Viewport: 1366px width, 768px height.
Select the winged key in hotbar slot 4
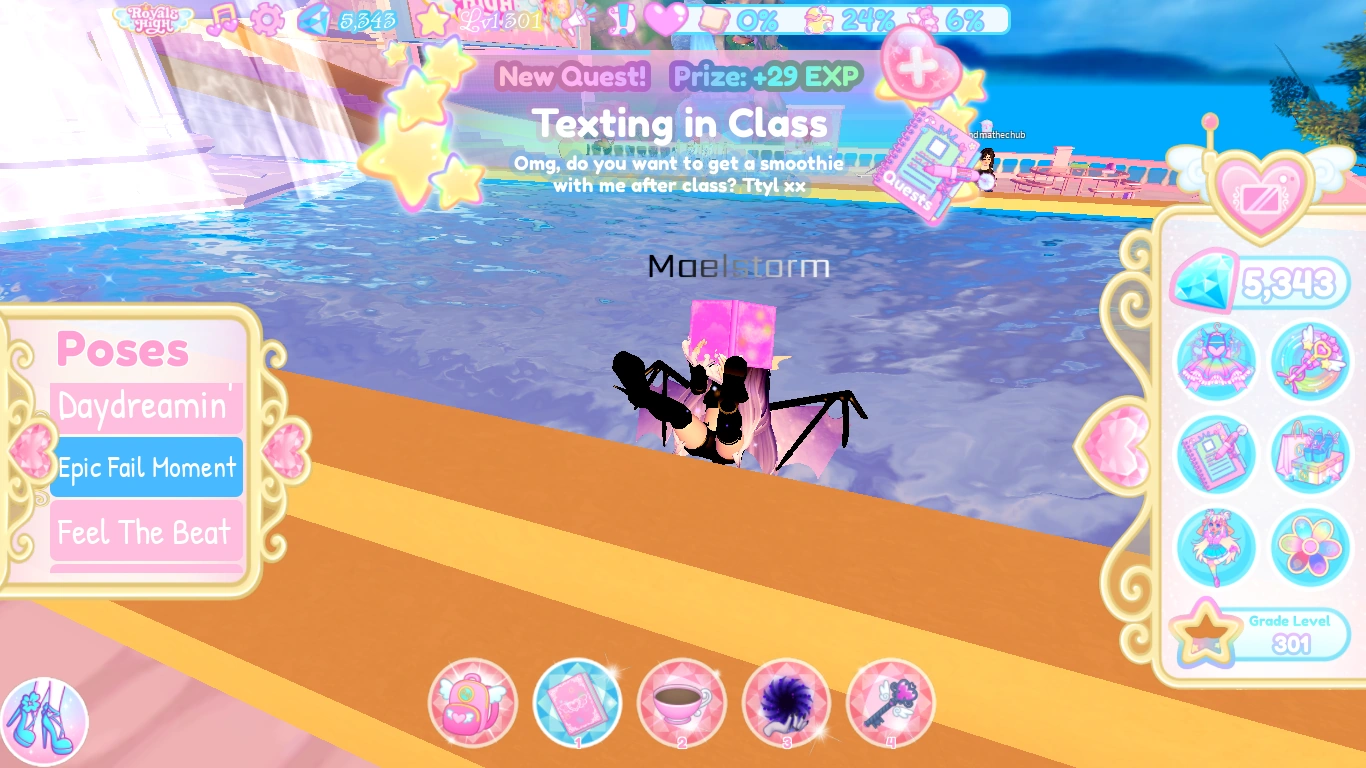tap(890, 704)
